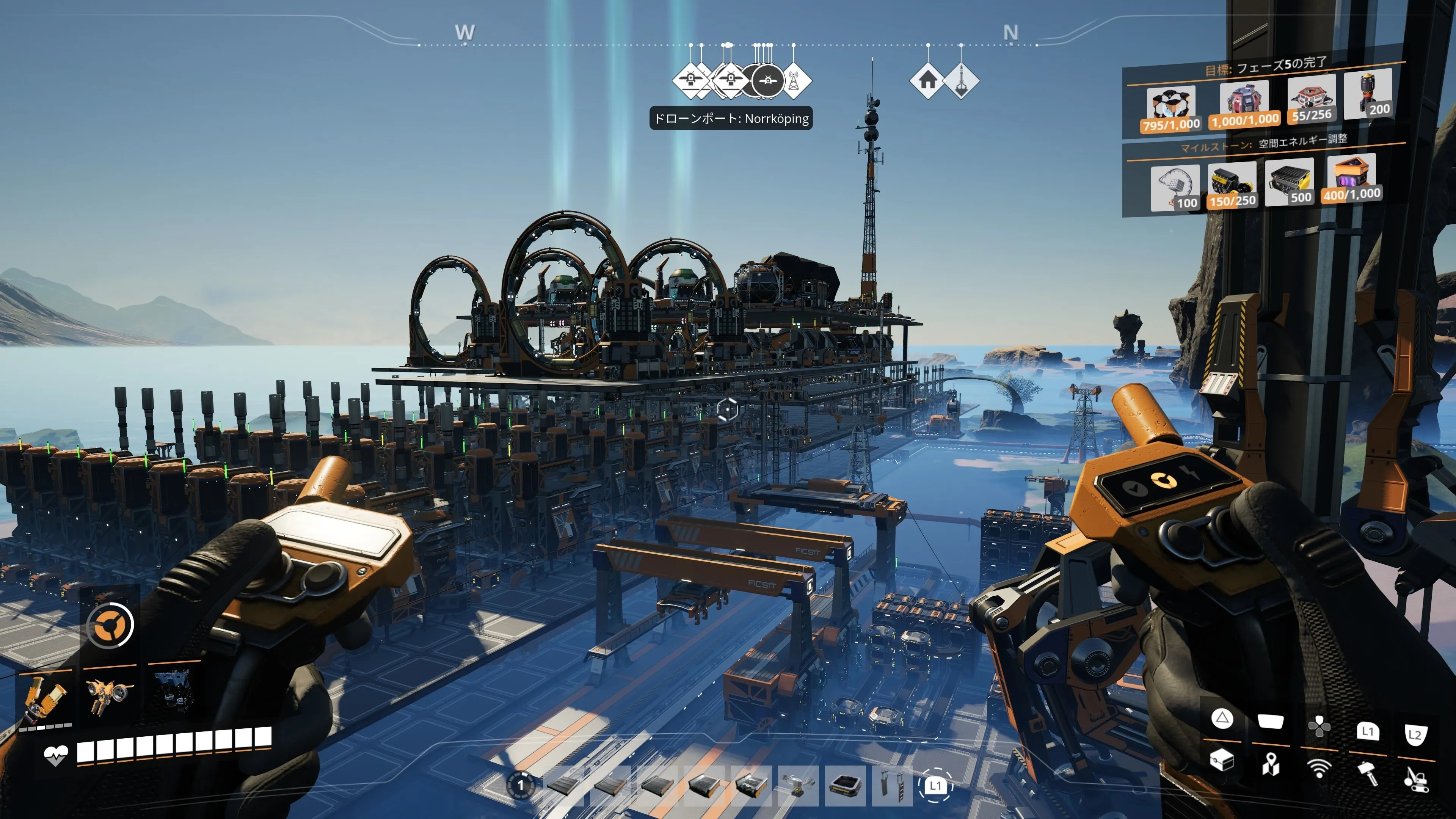Open the inventory chest icon

click(1221, 759)
